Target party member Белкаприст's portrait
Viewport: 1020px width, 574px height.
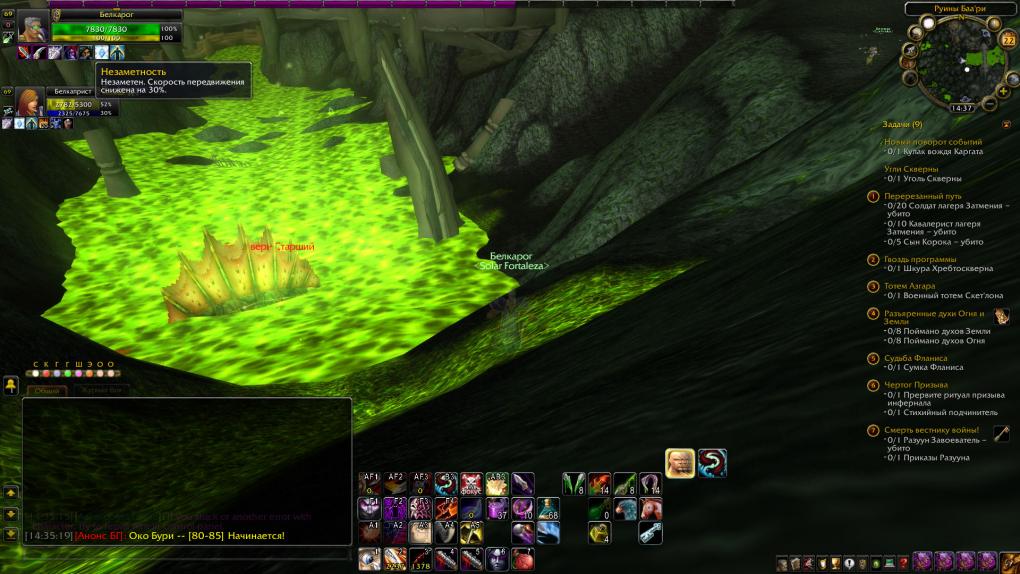click(x=28, y=102)
